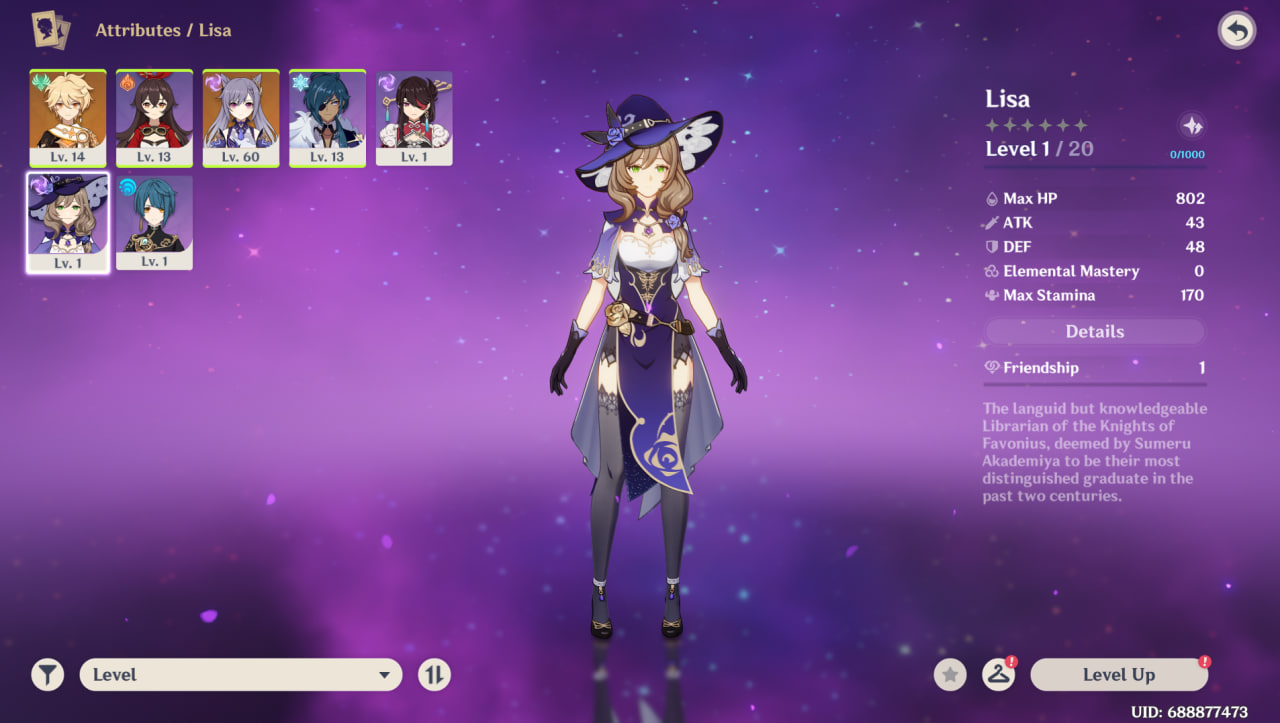Choose Amber's character portrait

(154, 117)
